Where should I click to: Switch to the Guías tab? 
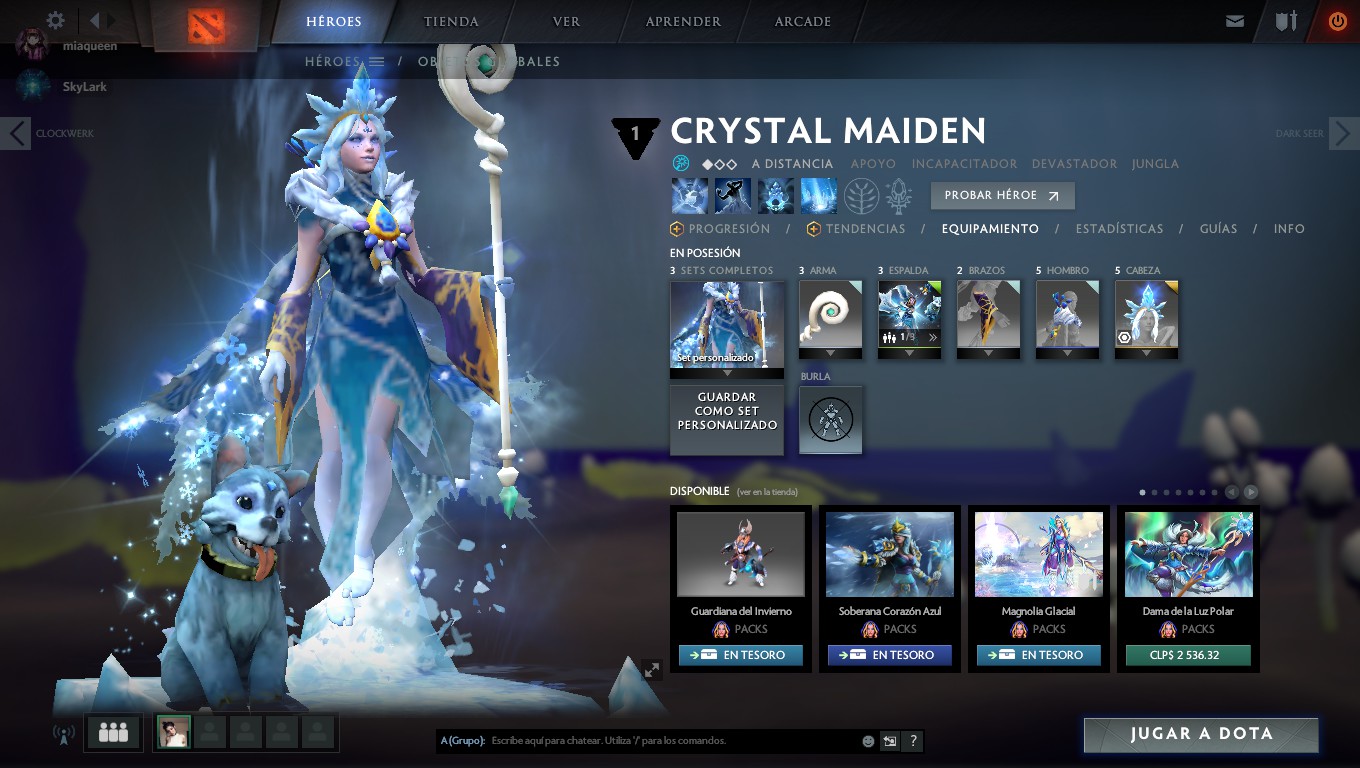1218,229
